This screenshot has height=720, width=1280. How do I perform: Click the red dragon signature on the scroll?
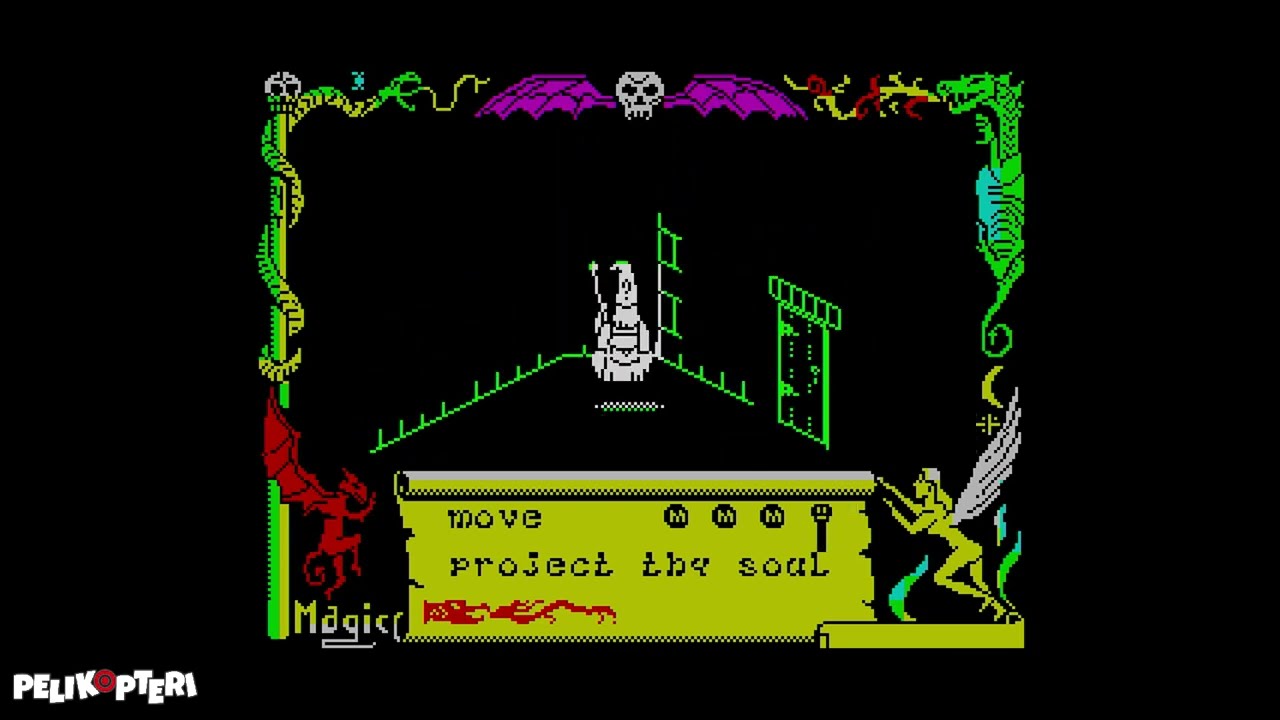520,610
